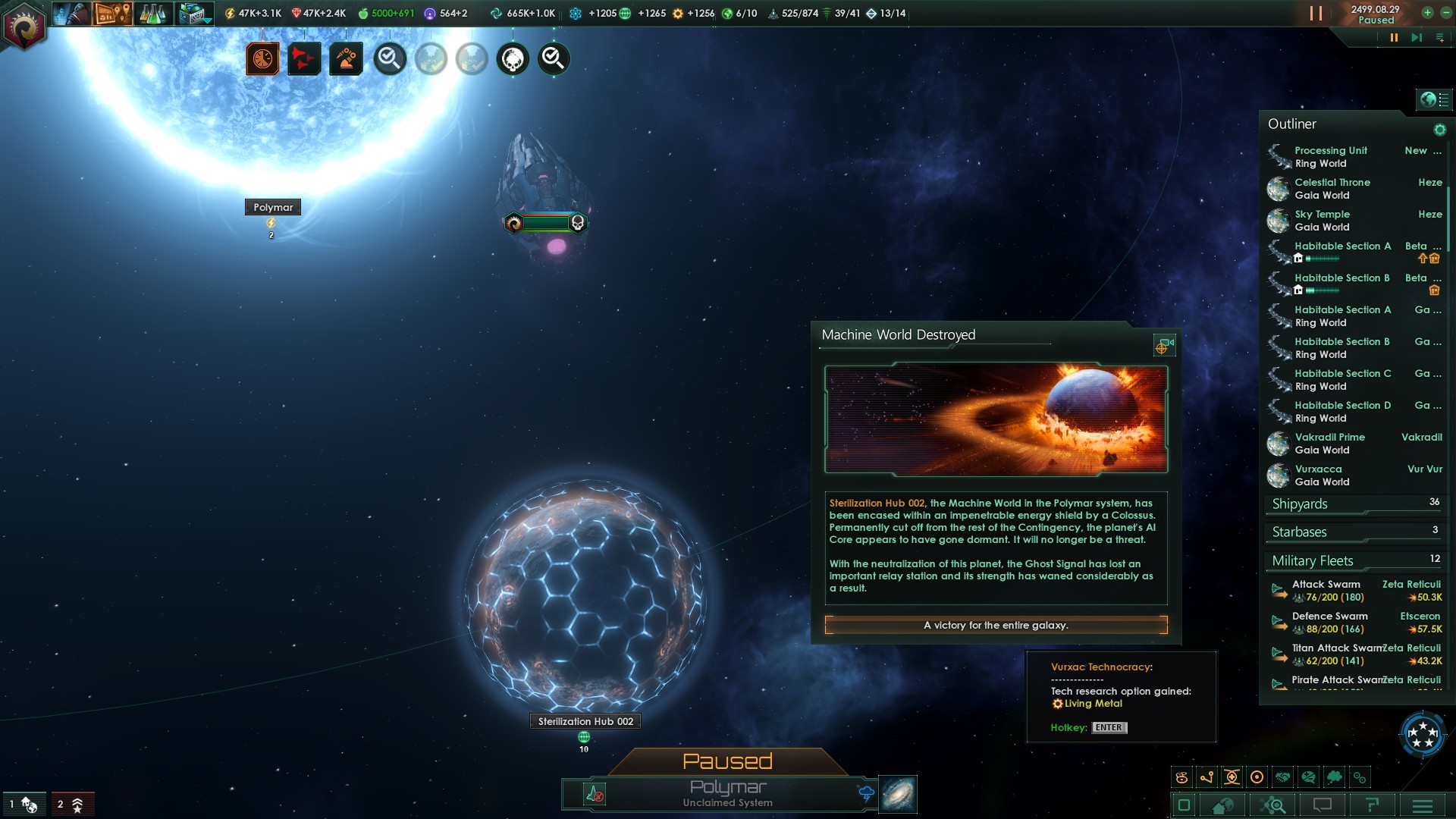The width and height of the screenshot is (1456, 819).
Task: Click the 'A victory for the entire galaxy' button
Action: click(x=995, y=626)
